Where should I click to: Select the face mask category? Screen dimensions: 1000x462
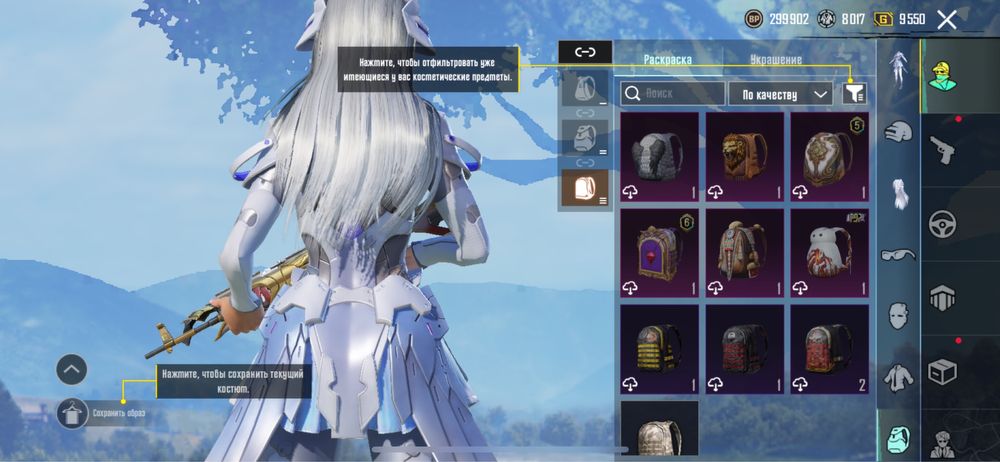pos(898,316)
